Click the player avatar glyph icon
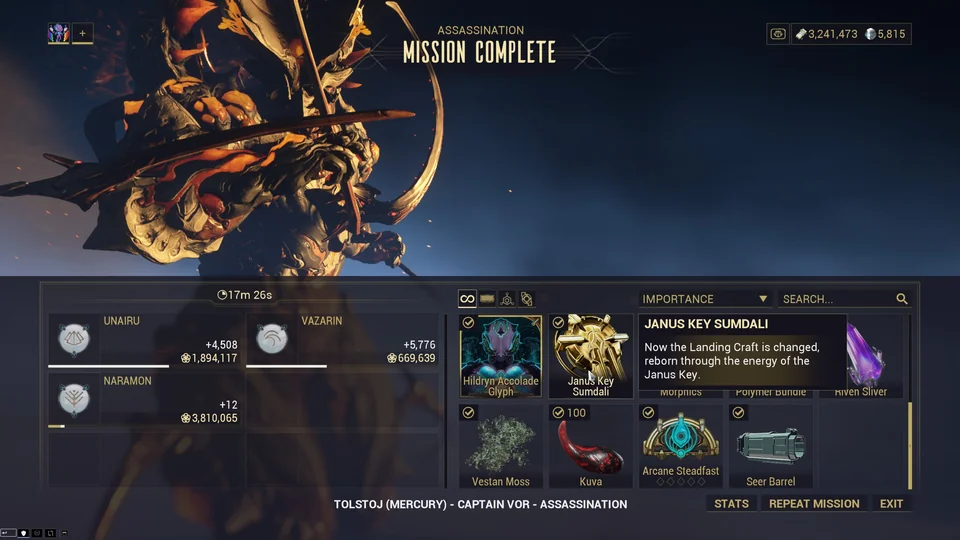Viewport: 960px width, 540px height. coord(58,34)
